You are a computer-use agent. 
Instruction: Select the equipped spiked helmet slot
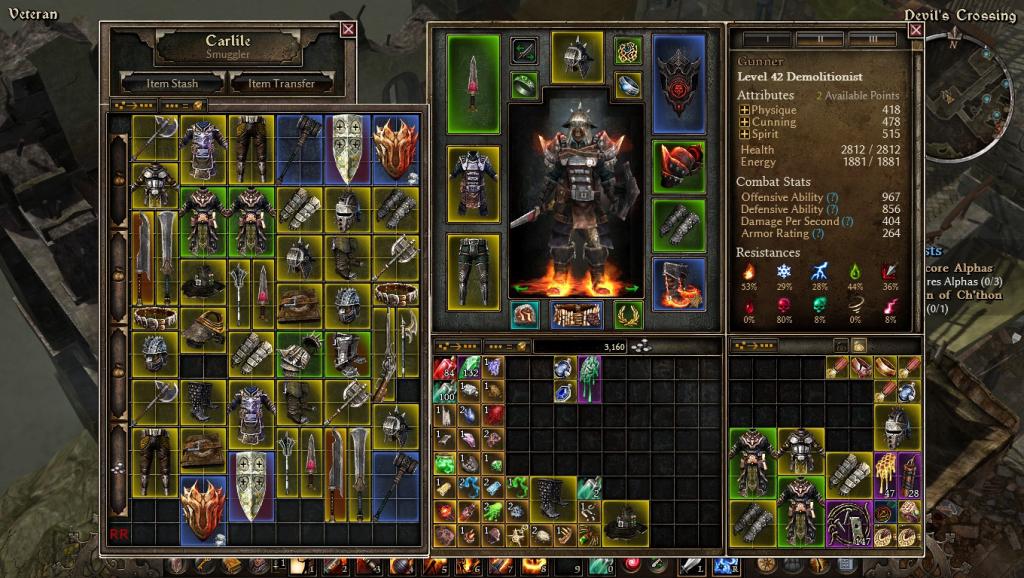[x=577, y=57]
